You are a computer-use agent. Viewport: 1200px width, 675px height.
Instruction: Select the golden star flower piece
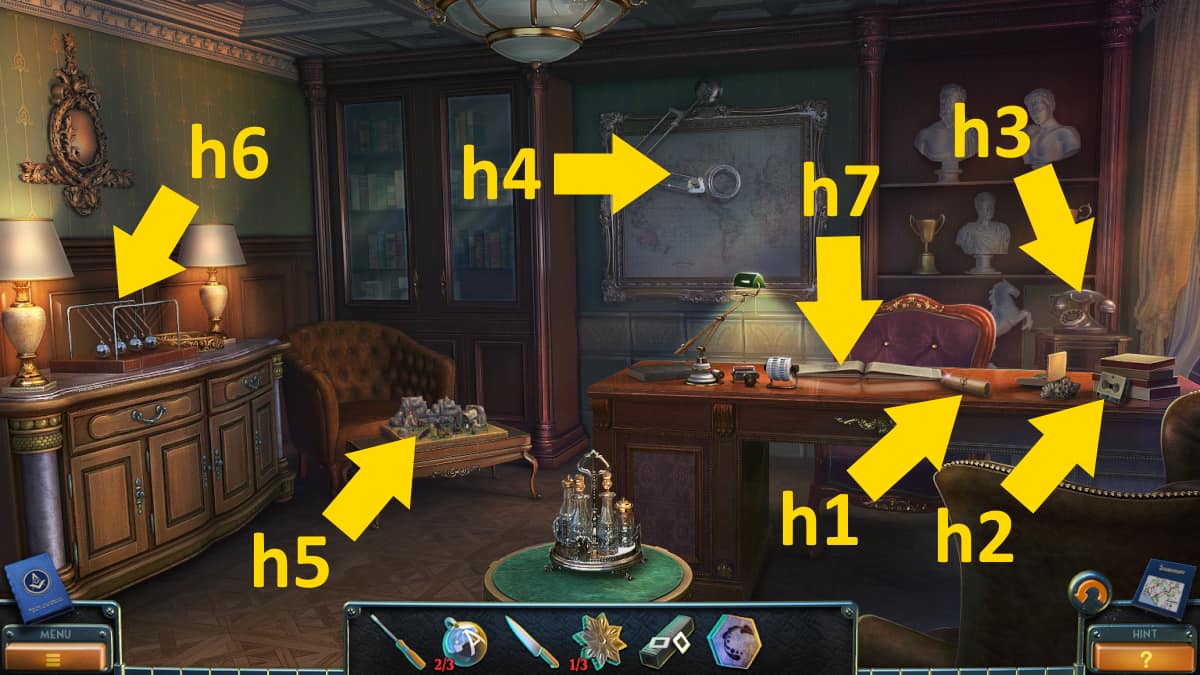[x=599, y=640]
